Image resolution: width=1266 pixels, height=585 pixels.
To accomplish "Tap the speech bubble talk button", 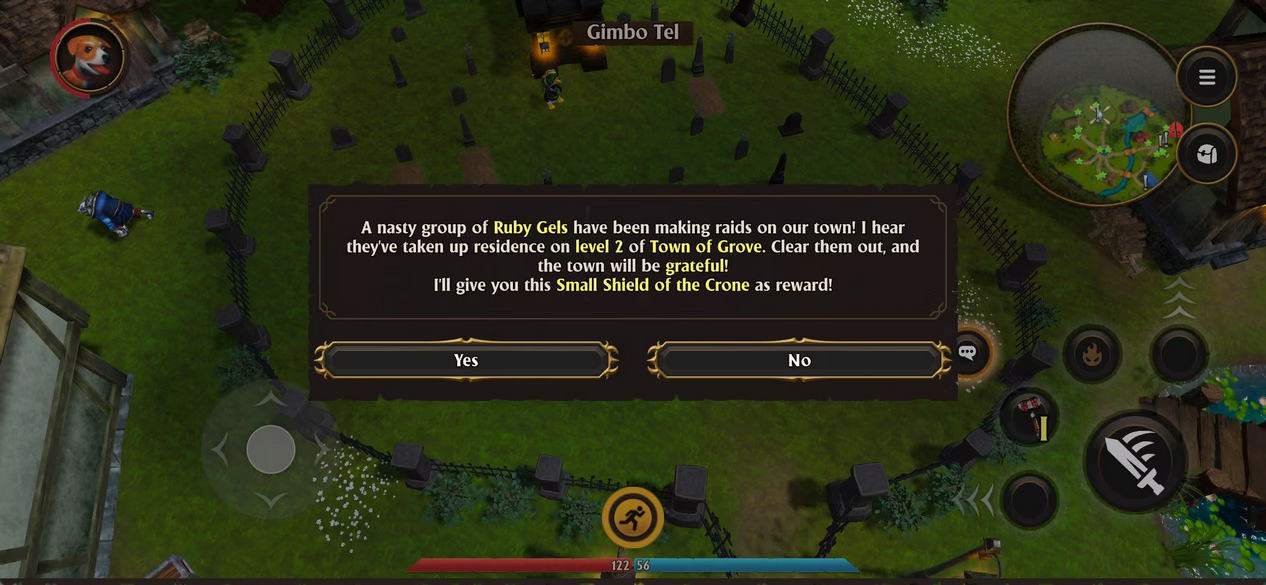I will (x=967, y=352).
